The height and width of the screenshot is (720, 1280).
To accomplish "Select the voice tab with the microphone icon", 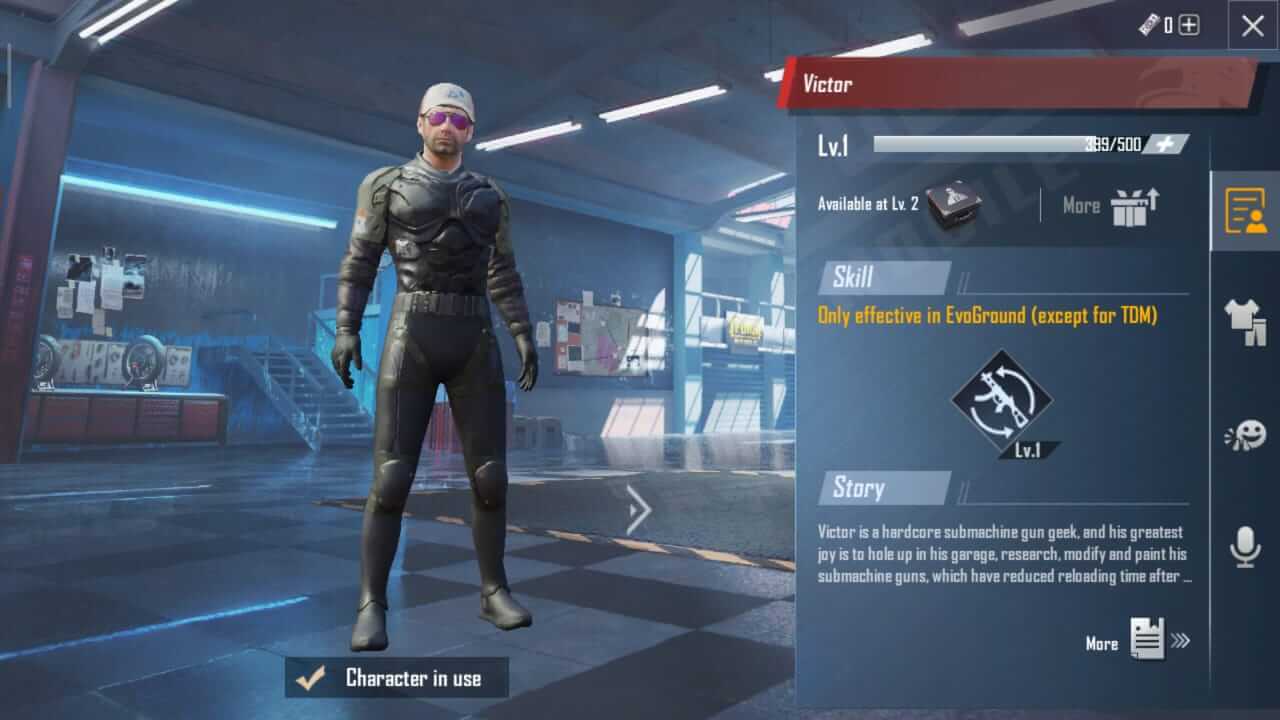I will 1245,545.
